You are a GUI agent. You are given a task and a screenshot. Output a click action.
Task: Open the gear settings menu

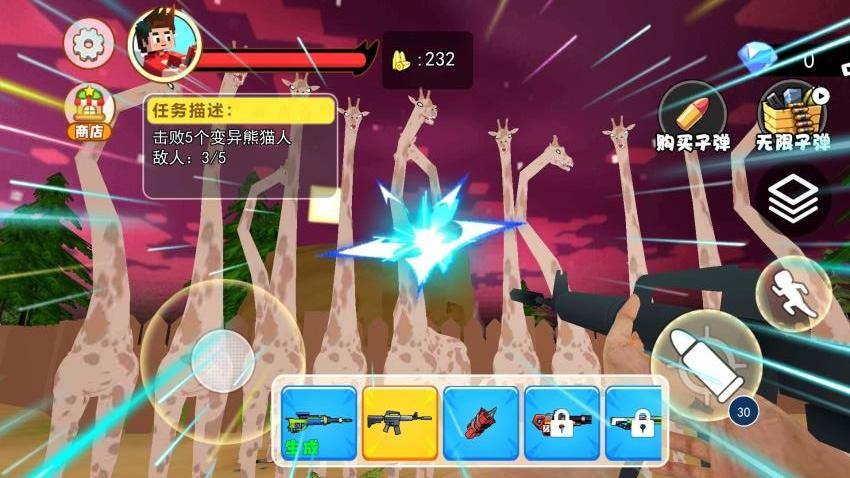89,43
